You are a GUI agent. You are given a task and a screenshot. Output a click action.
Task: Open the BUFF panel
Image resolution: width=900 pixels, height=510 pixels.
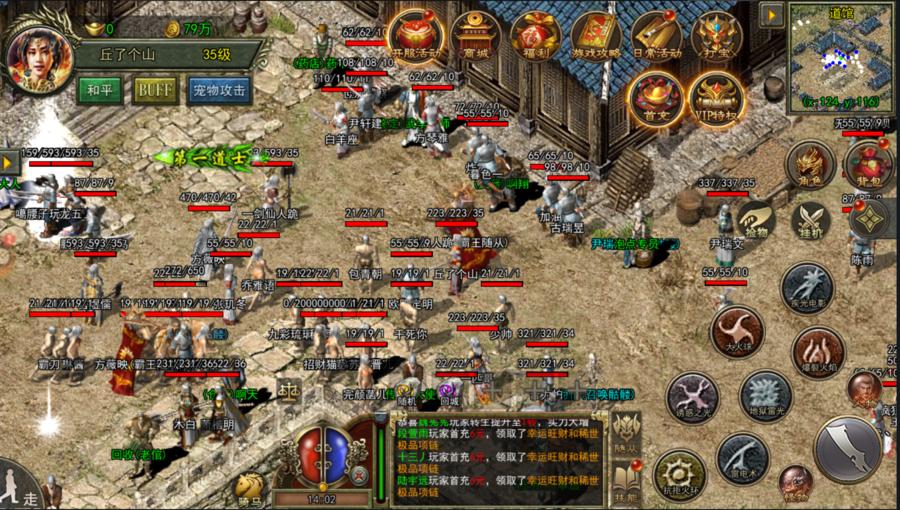coord(155,90)
